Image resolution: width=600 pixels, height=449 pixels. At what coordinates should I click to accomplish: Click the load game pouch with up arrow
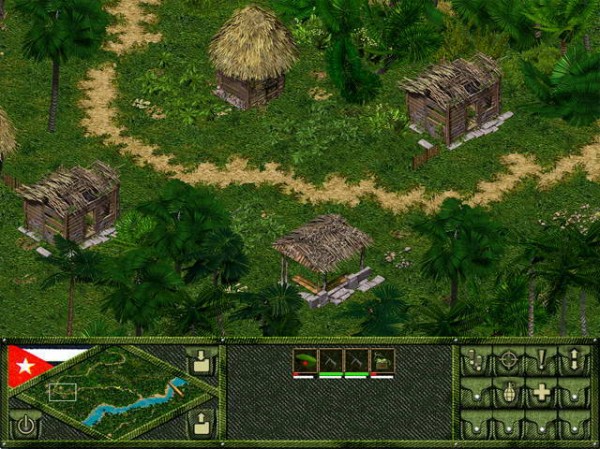tap(202, 423)
